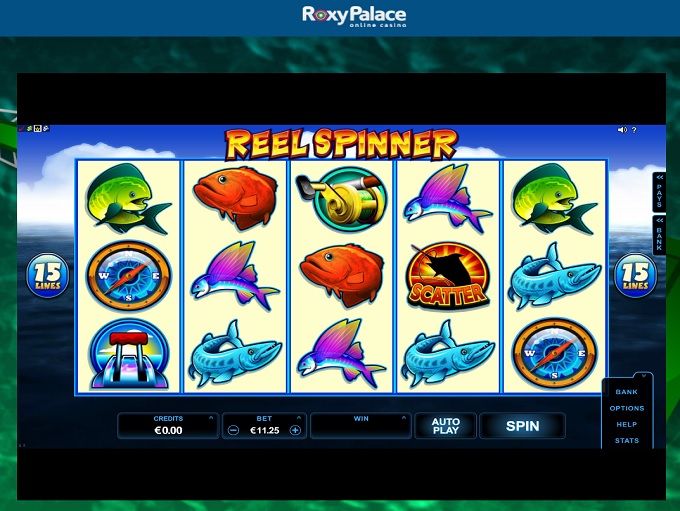Expand the Bank side tab
Image resolution: width=680 pixels, height=511 pixels.
coord(659,234)
